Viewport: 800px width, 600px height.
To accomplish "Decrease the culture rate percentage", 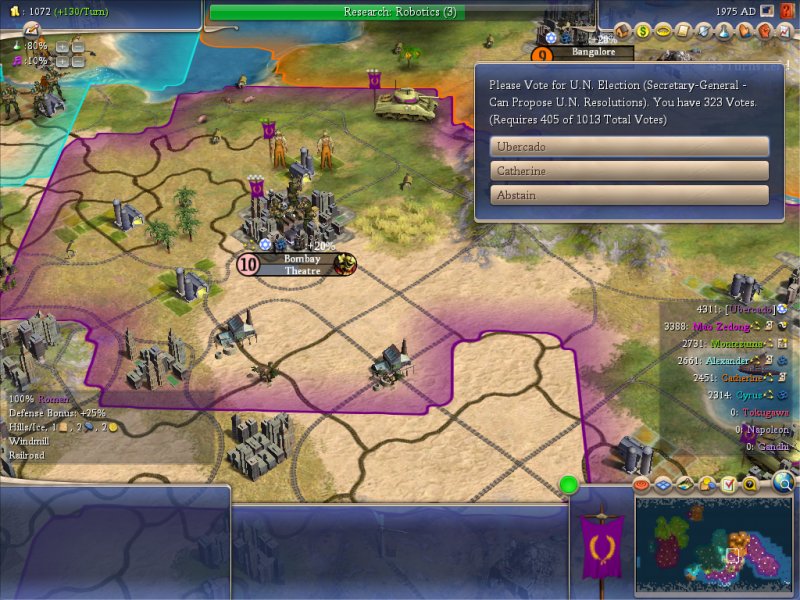I will 76,61.
